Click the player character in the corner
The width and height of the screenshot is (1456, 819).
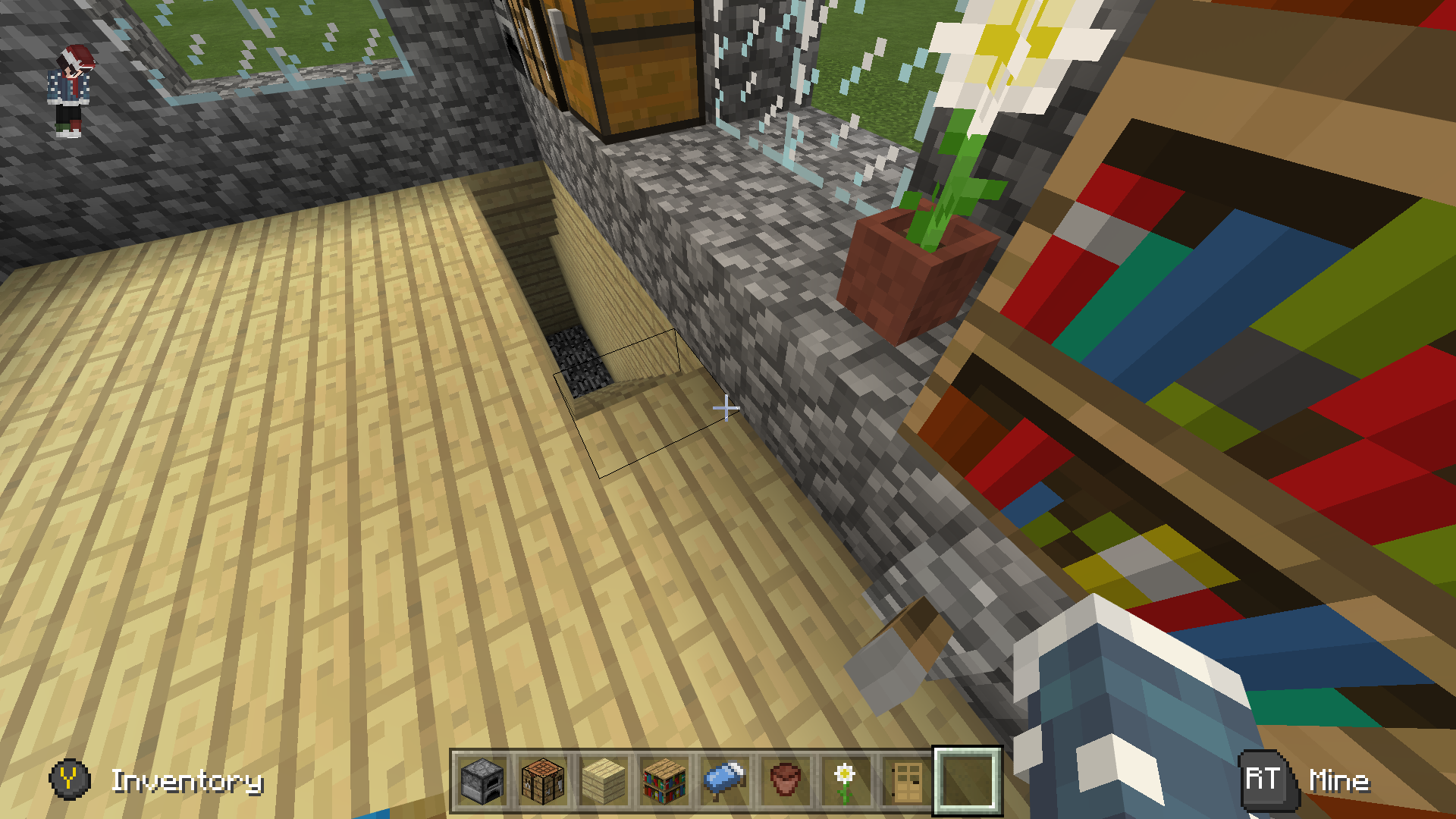point(72,87)
